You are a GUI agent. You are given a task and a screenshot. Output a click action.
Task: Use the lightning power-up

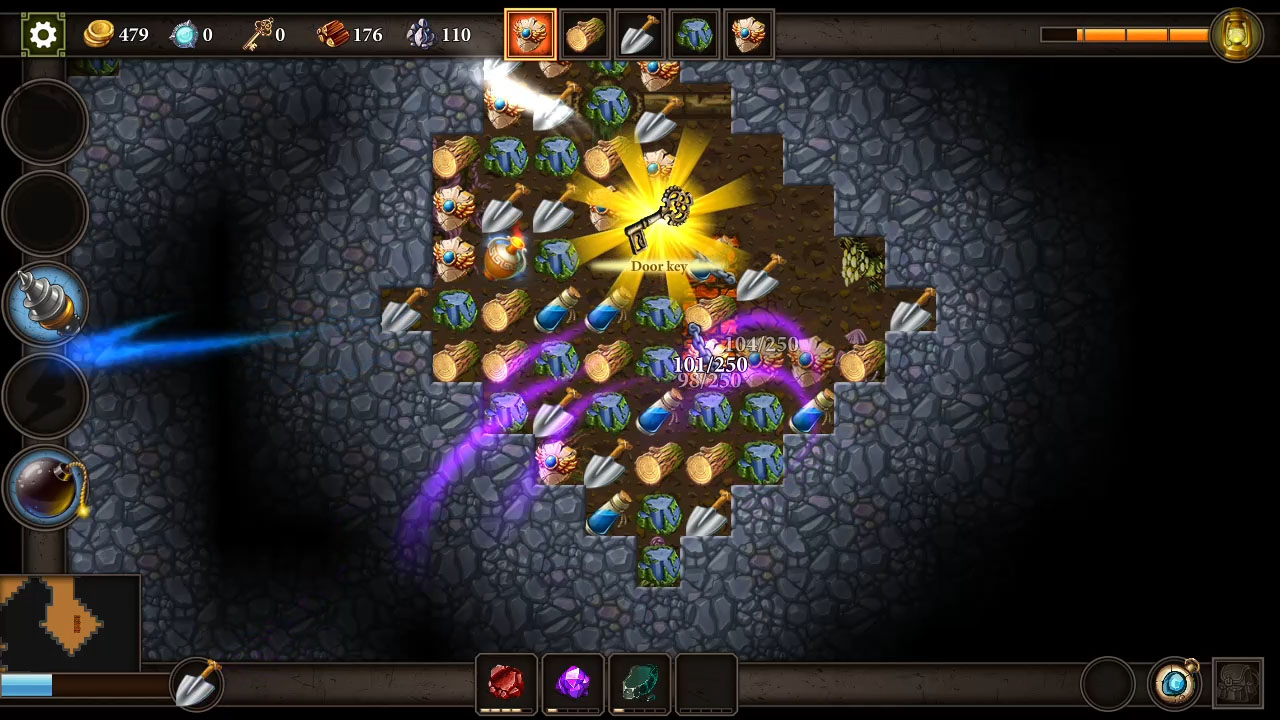click(x=46, y=395)
